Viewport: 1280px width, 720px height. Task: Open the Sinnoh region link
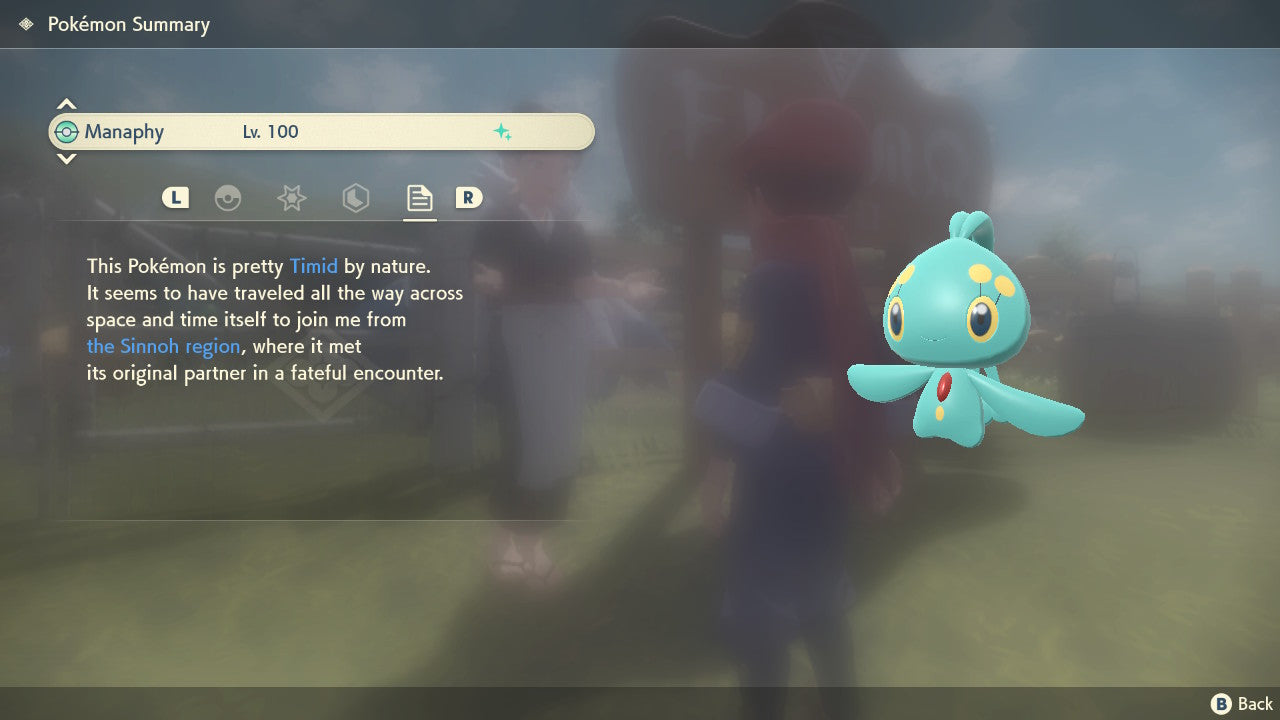pyautogui.click(x=162, y=346)
